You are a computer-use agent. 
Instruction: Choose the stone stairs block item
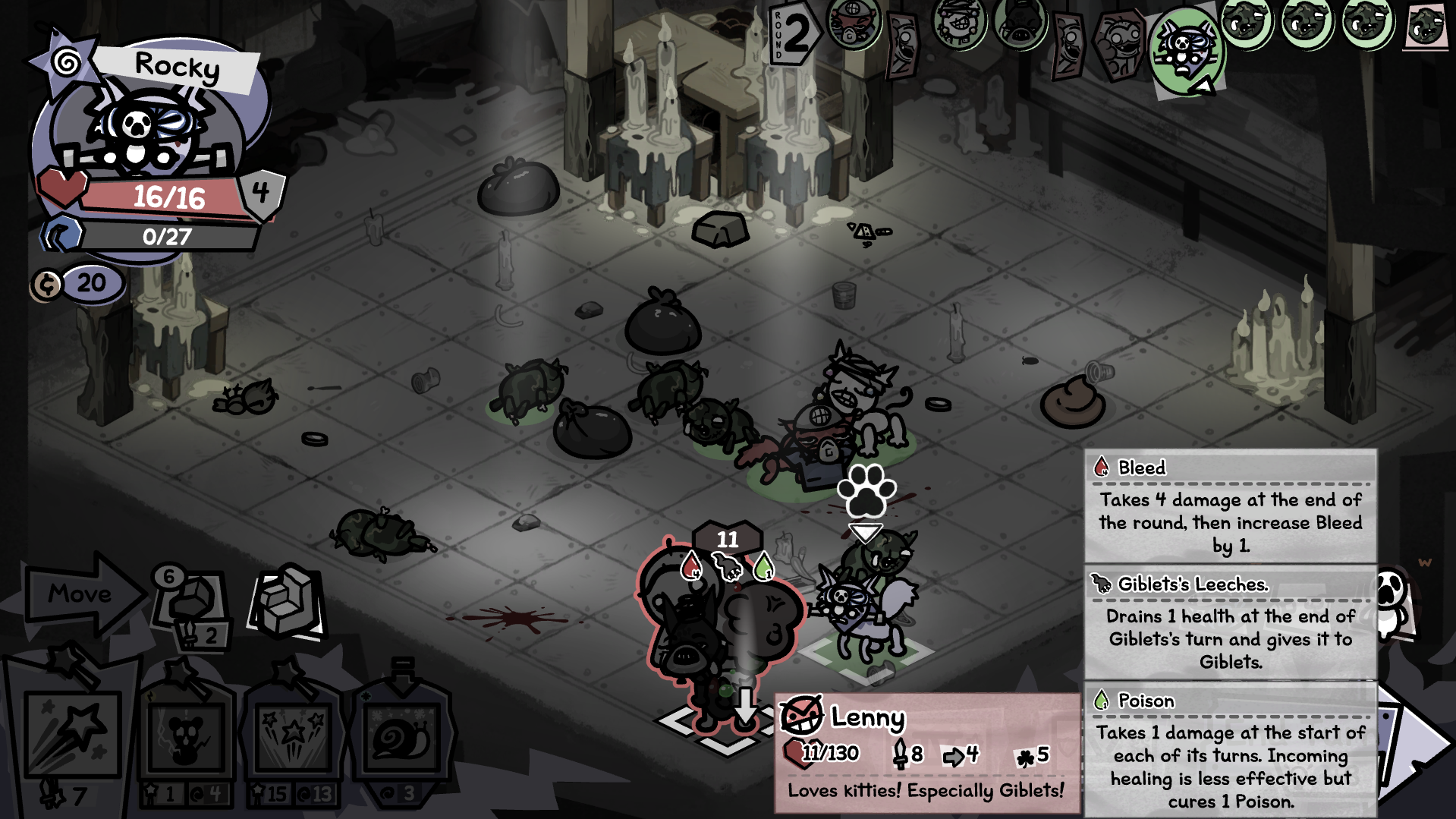pos(288,600)
